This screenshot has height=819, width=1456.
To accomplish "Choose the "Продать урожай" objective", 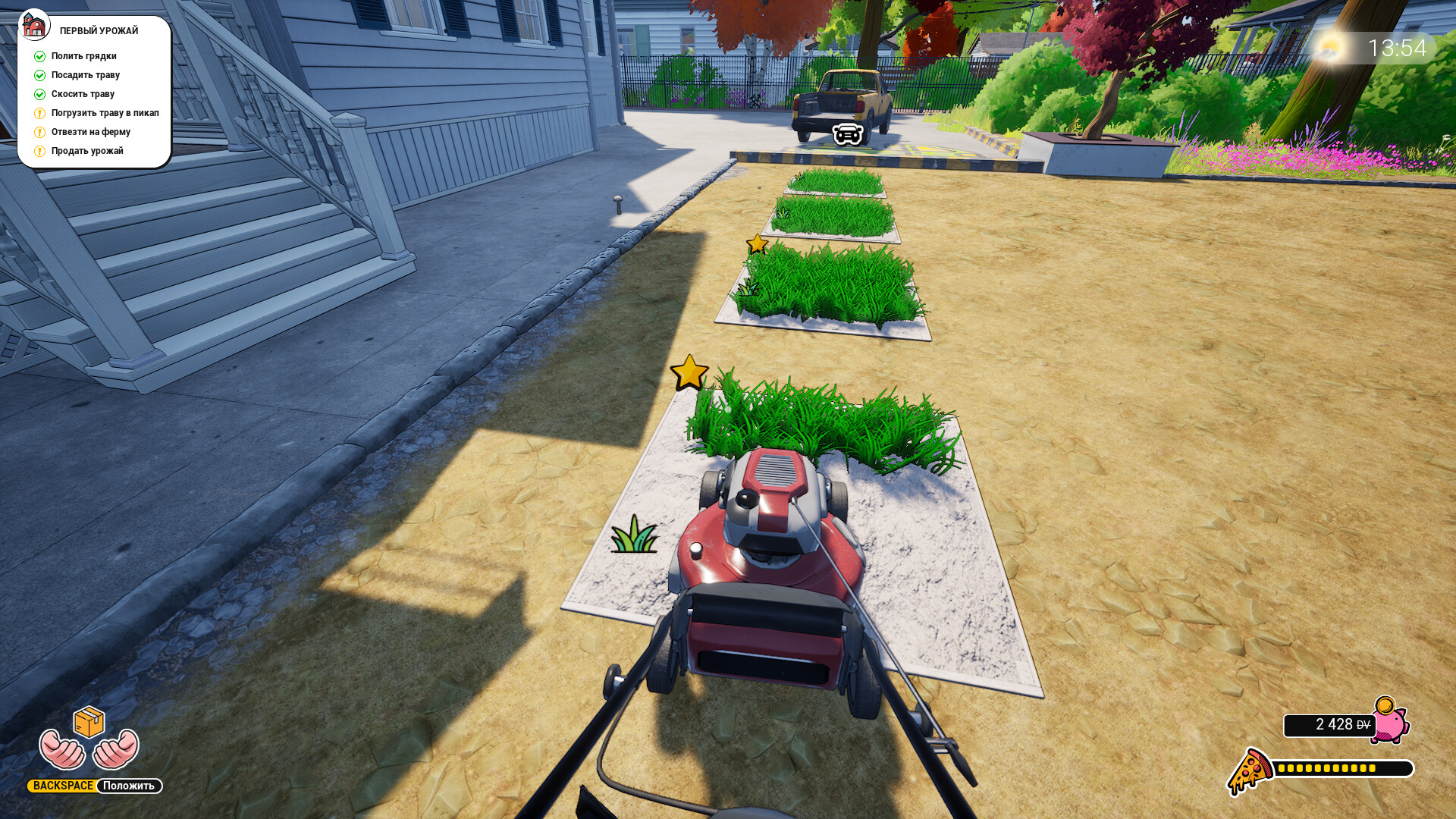I will [87, 151].
